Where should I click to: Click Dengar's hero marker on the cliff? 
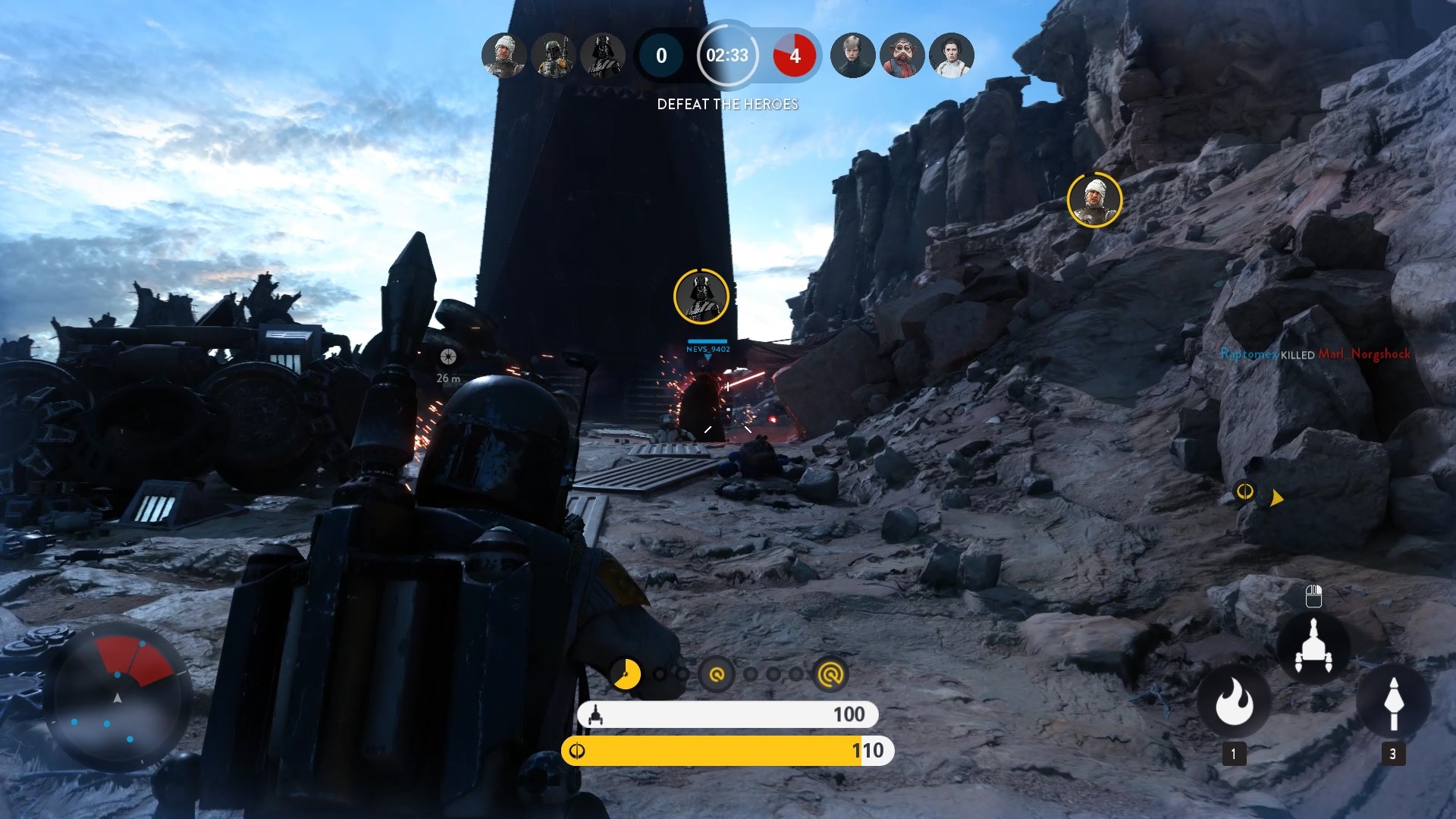pyautogui.click(x=1094, y=199)
